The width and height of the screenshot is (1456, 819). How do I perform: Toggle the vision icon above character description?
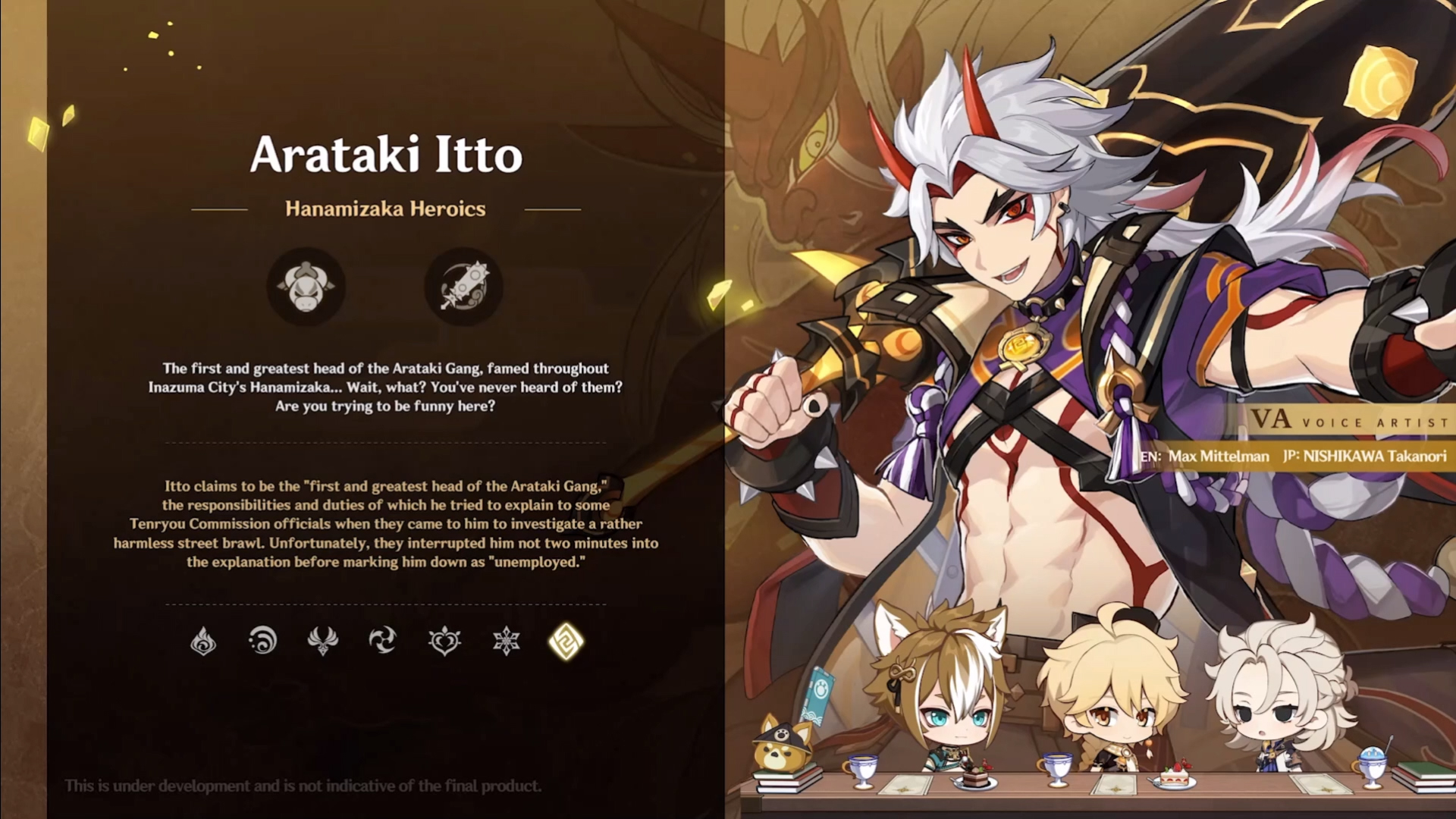click(x=306, y=287)
